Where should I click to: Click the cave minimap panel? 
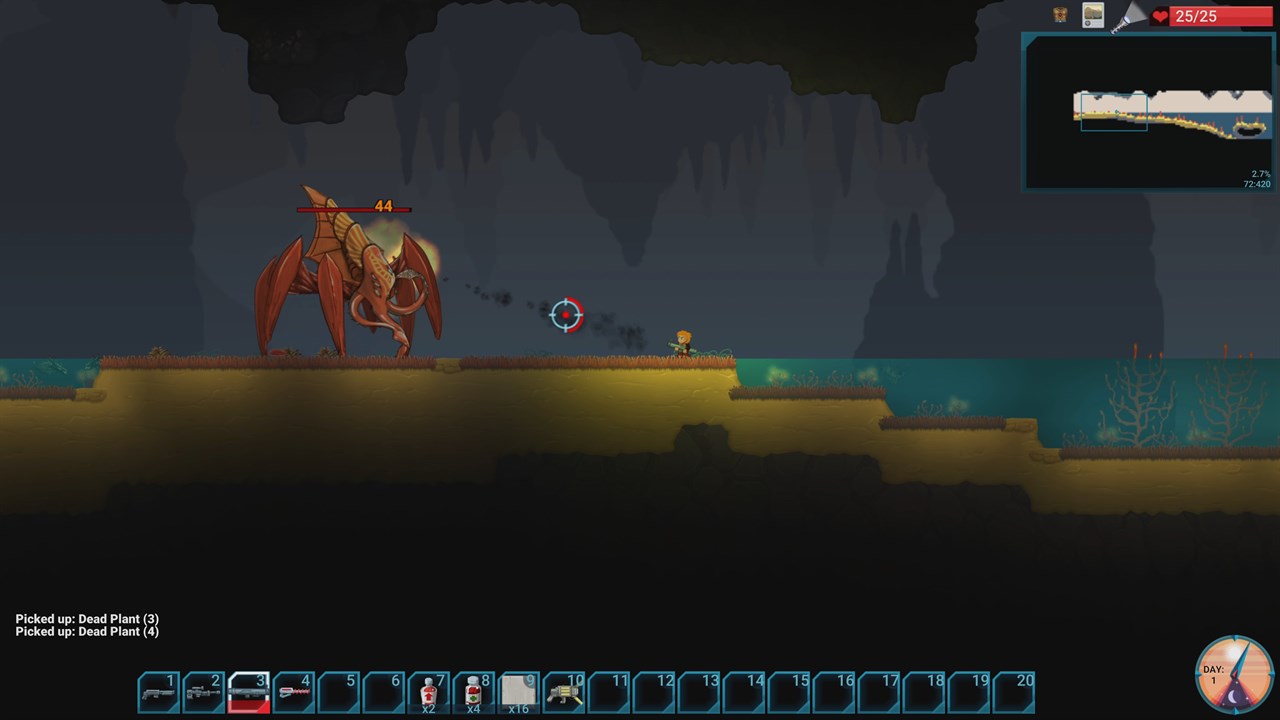(1147, 111)
